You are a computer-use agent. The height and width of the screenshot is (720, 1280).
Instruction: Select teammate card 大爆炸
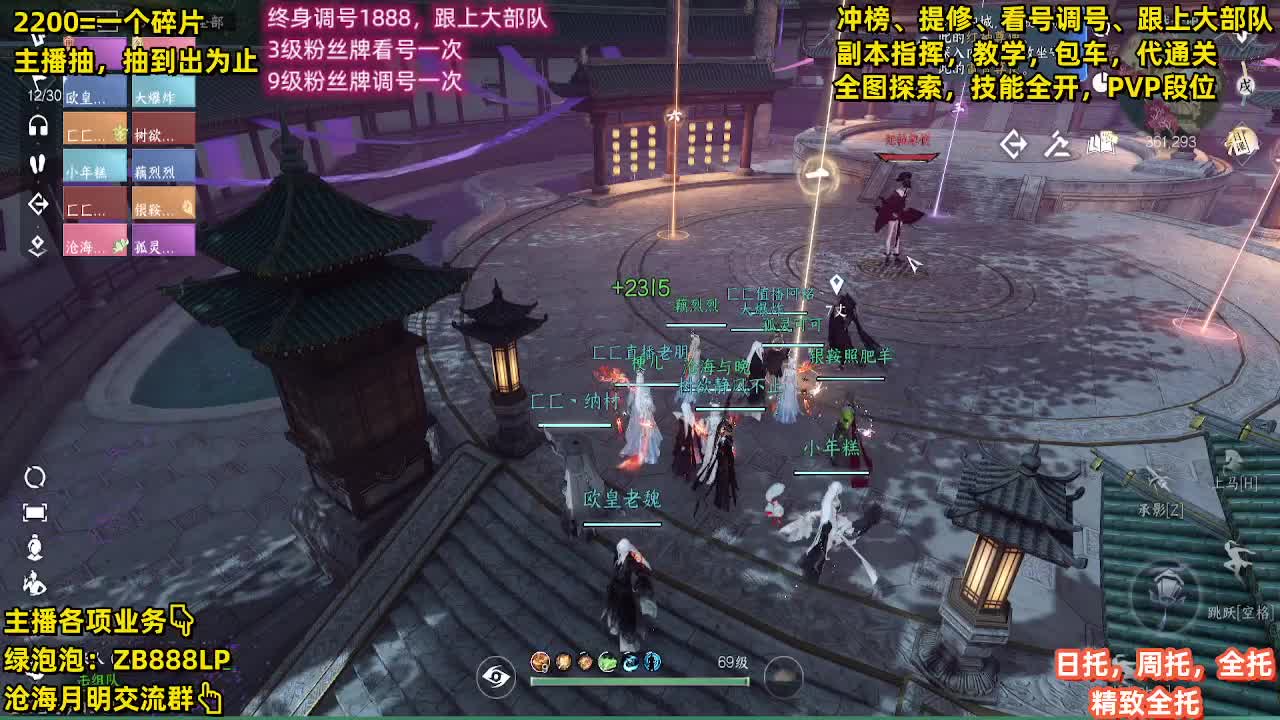point(163,96)
